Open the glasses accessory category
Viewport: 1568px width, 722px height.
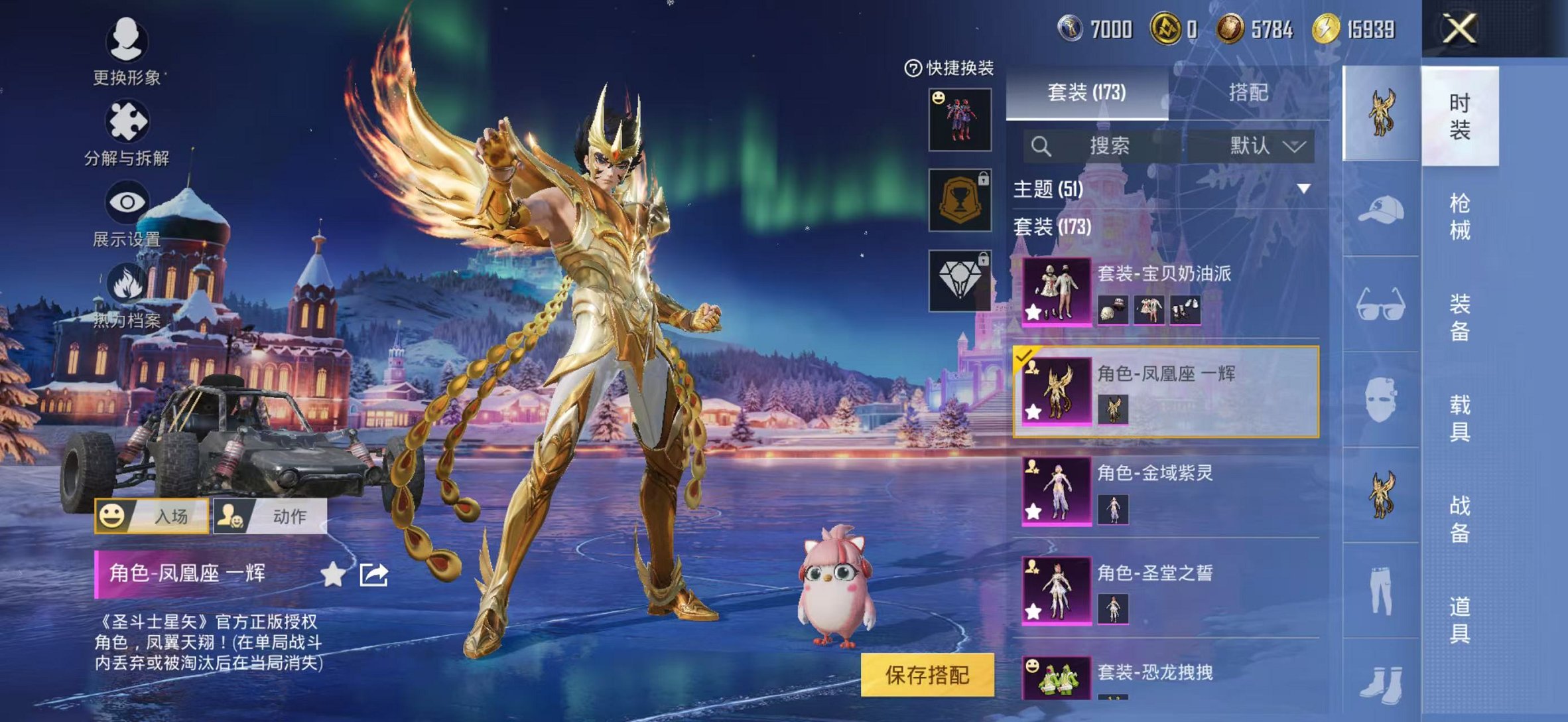click(1380, 305)
